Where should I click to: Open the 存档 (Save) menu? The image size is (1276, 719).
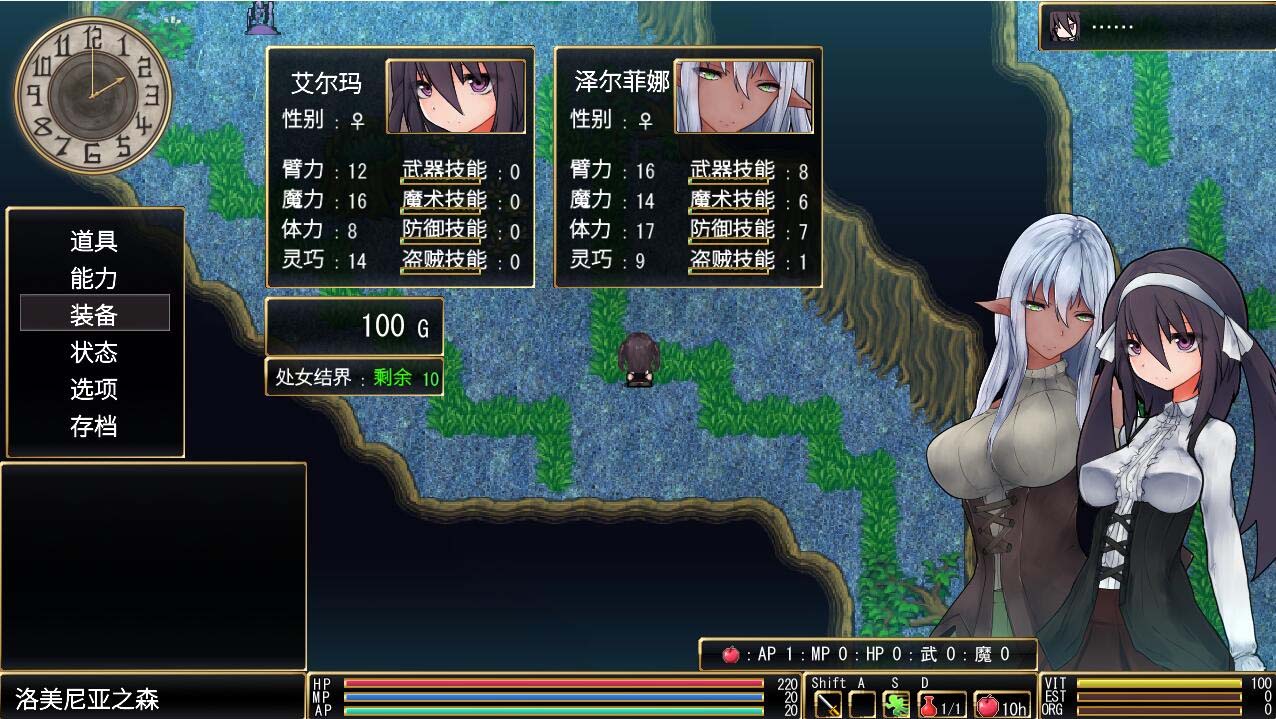[x=94, y=426]
